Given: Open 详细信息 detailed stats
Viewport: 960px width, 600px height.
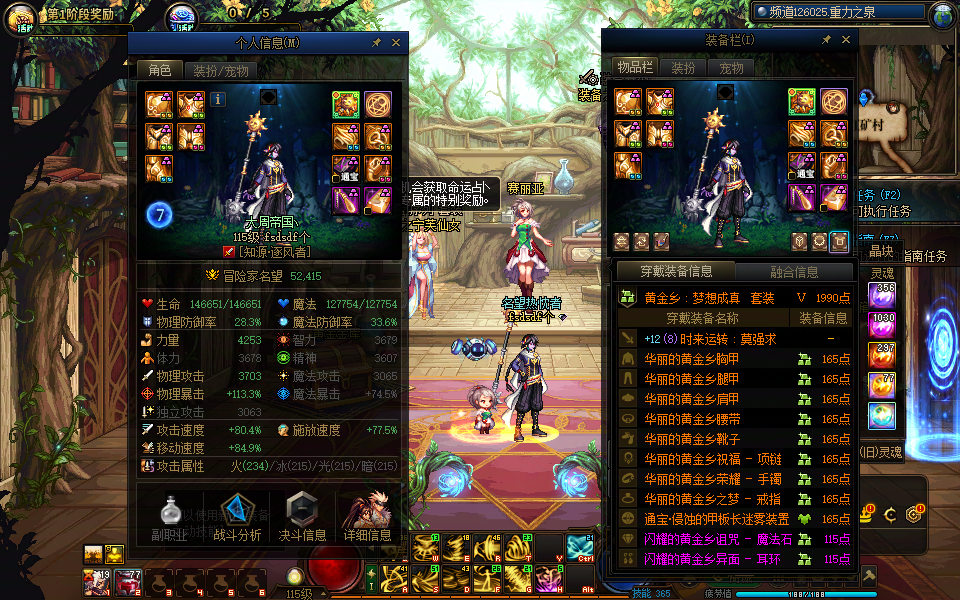Looking at the screenshot, I should point(367,519).
